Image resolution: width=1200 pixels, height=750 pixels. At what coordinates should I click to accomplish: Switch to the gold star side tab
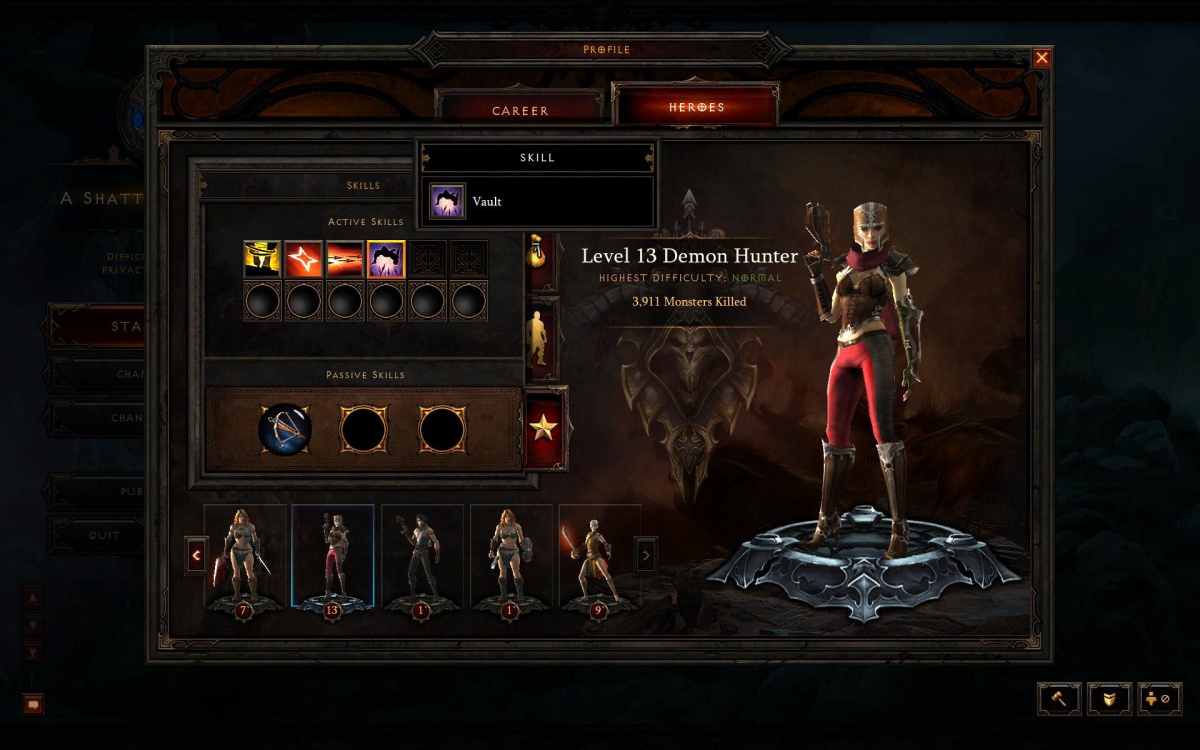(x=544, y=429)
